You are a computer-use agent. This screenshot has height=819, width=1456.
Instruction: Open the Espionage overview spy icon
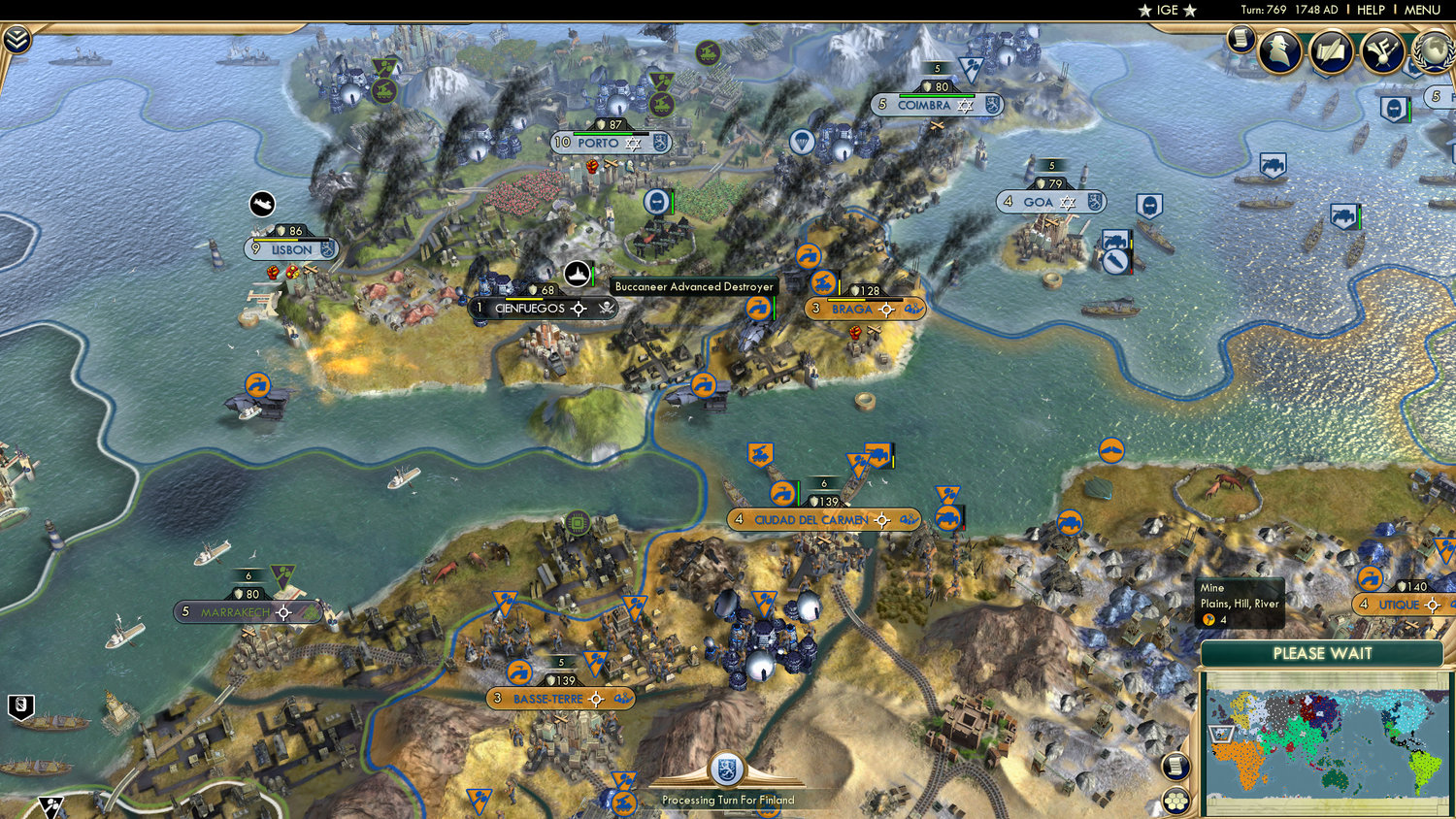tap(1281, 53)
